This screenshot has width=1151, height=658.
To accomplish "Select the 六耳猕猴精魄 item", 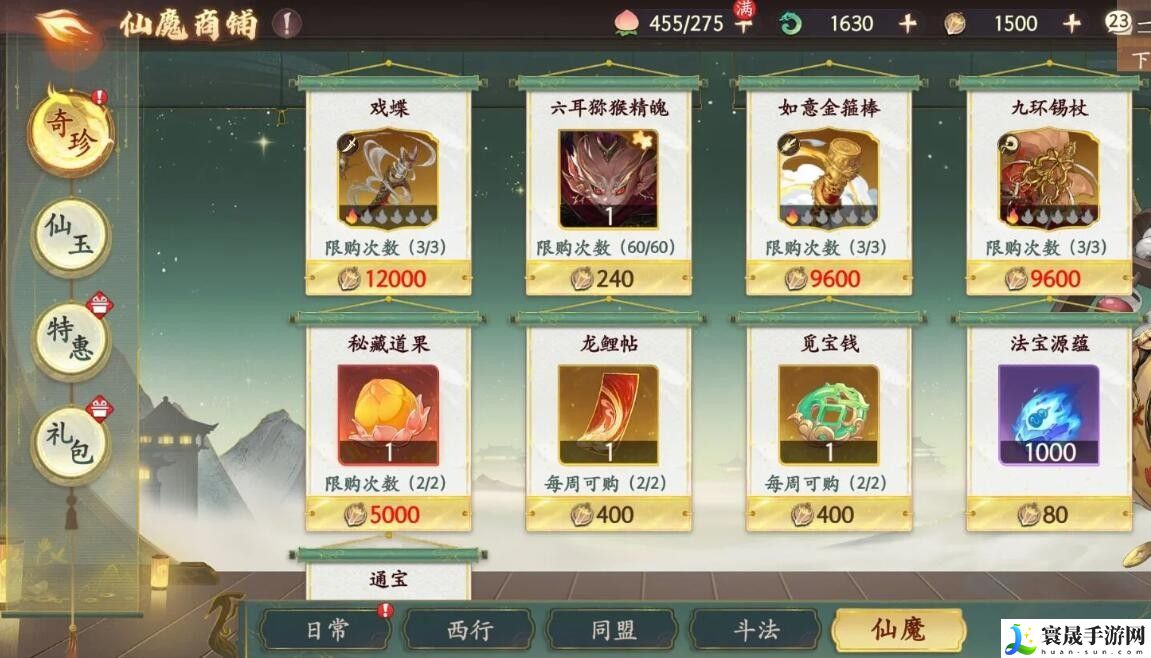I will pos(608,180).
